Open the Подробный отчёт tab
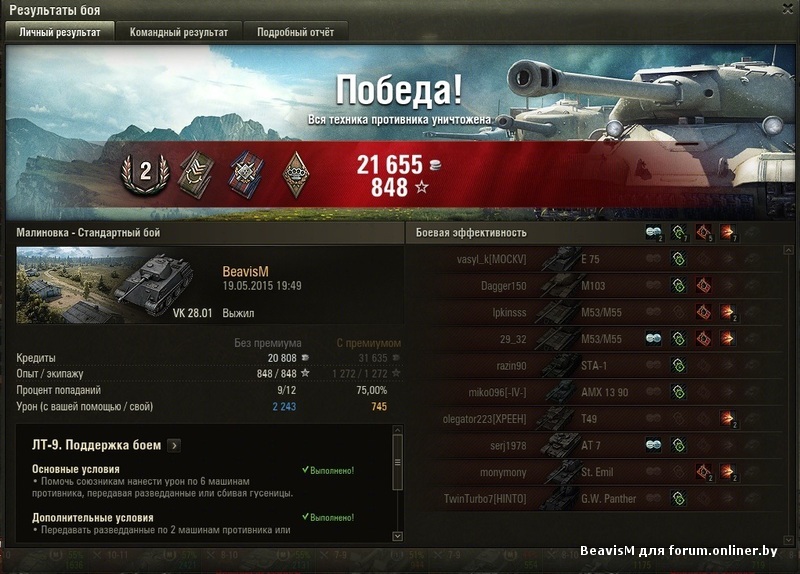800x574 pixels. 296,32
